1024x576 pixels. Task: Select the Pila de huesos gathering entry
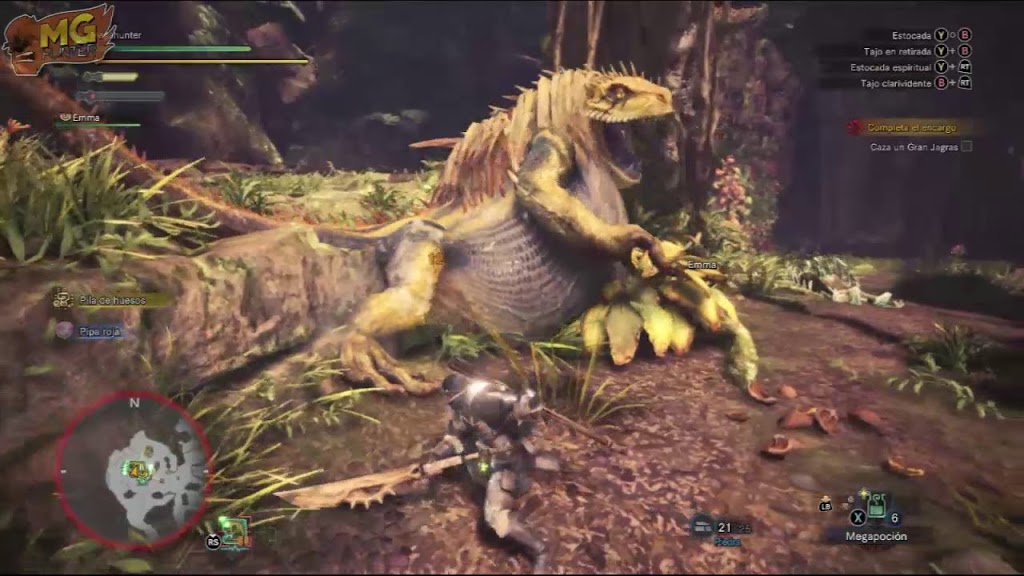pyautogui.click(x=111, y=299)
